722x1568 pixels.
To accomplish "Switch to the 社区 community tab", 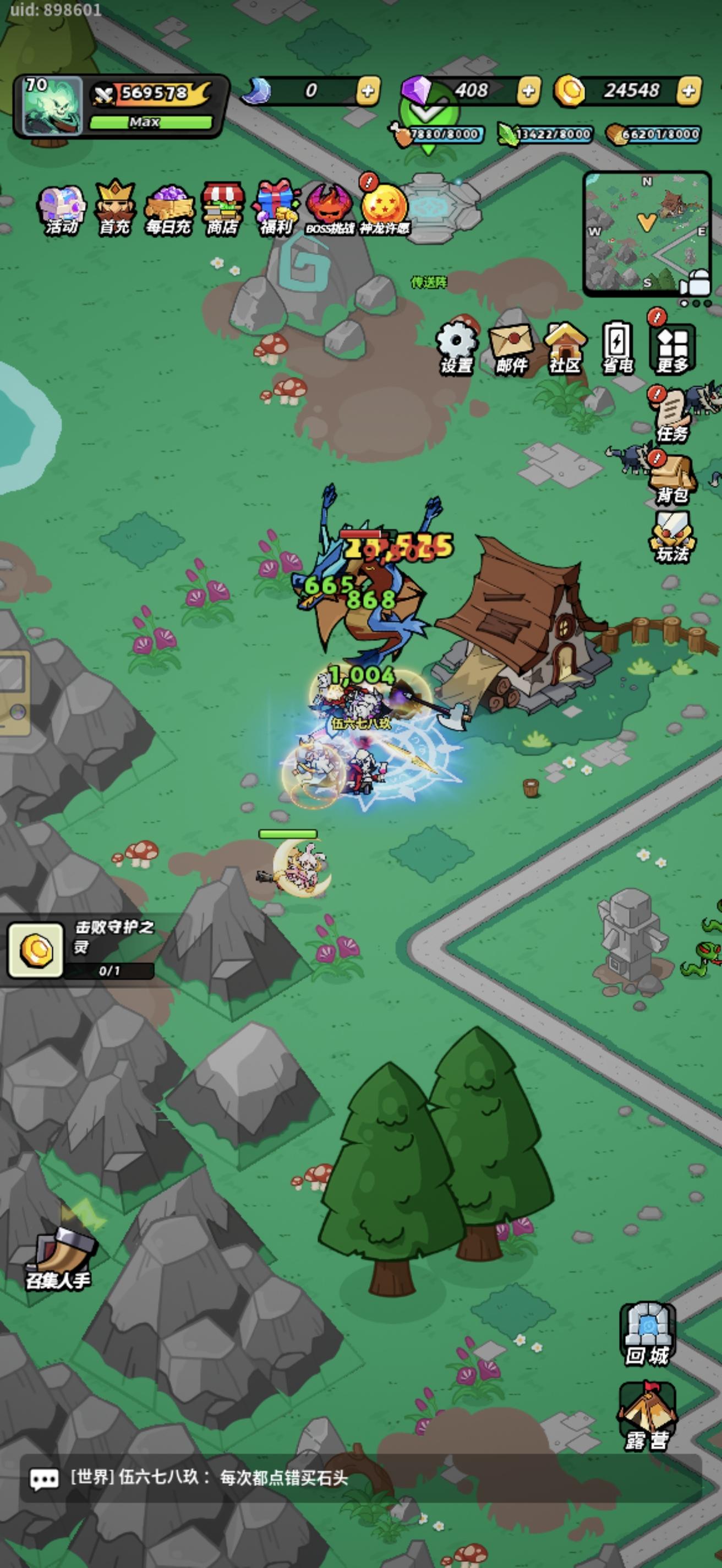I will click(x=566, y=344).
